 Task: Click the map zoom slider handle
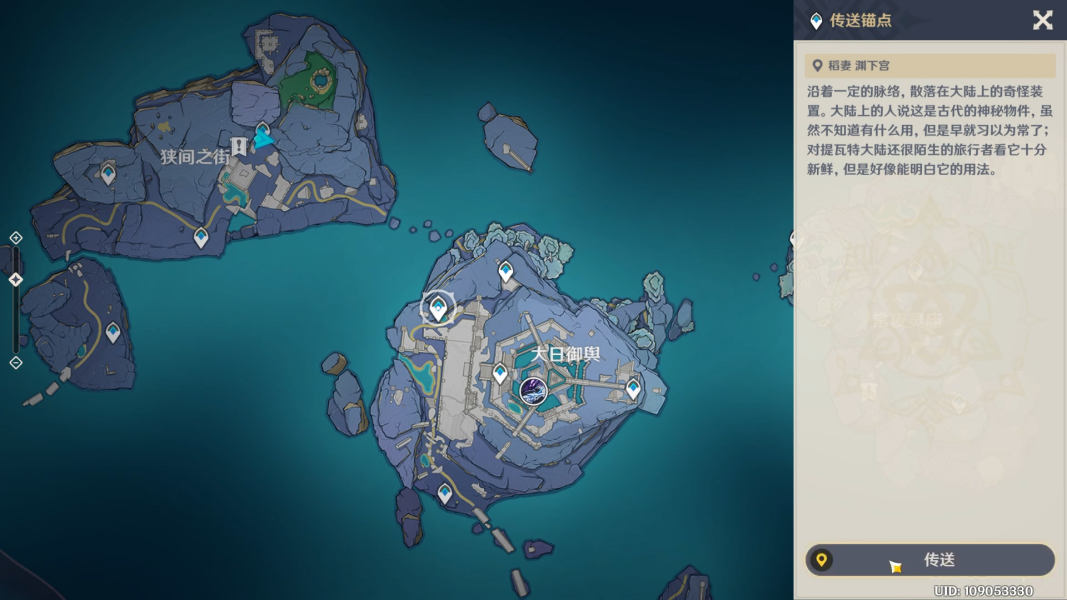coord(16,280)
